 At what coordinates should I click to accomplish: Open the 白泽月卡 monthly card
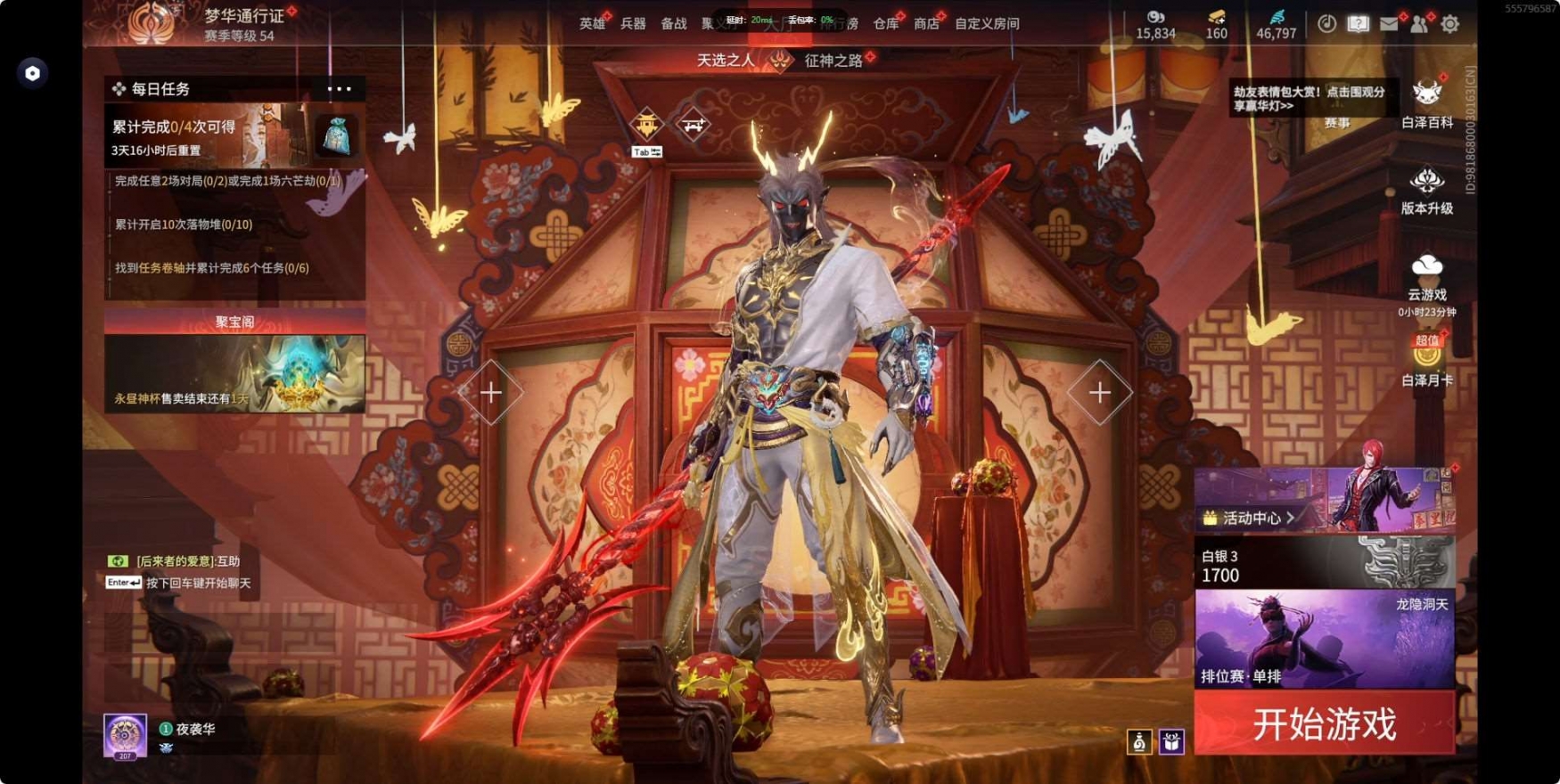1426,363
